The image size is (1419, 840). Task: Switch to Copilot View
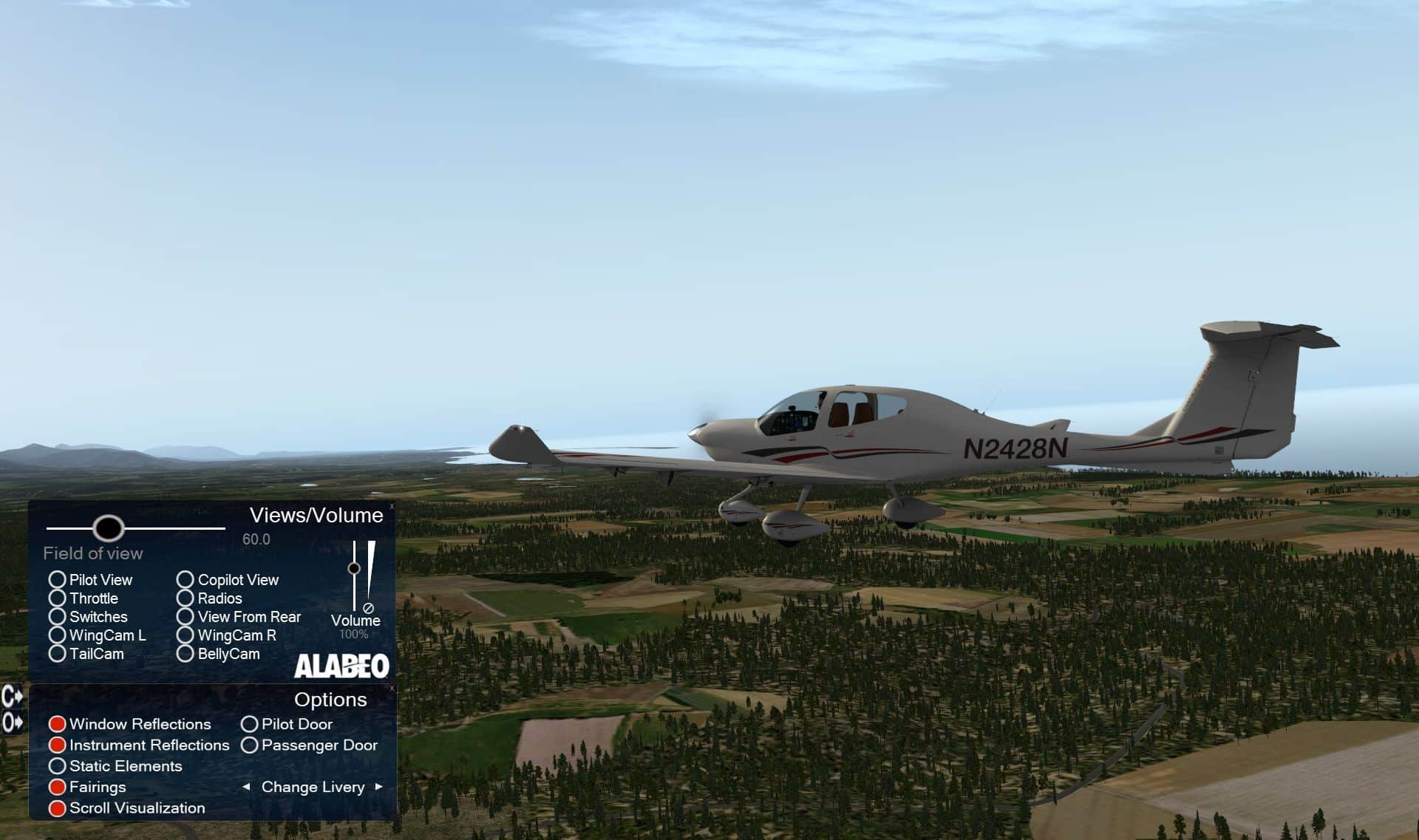186,580
